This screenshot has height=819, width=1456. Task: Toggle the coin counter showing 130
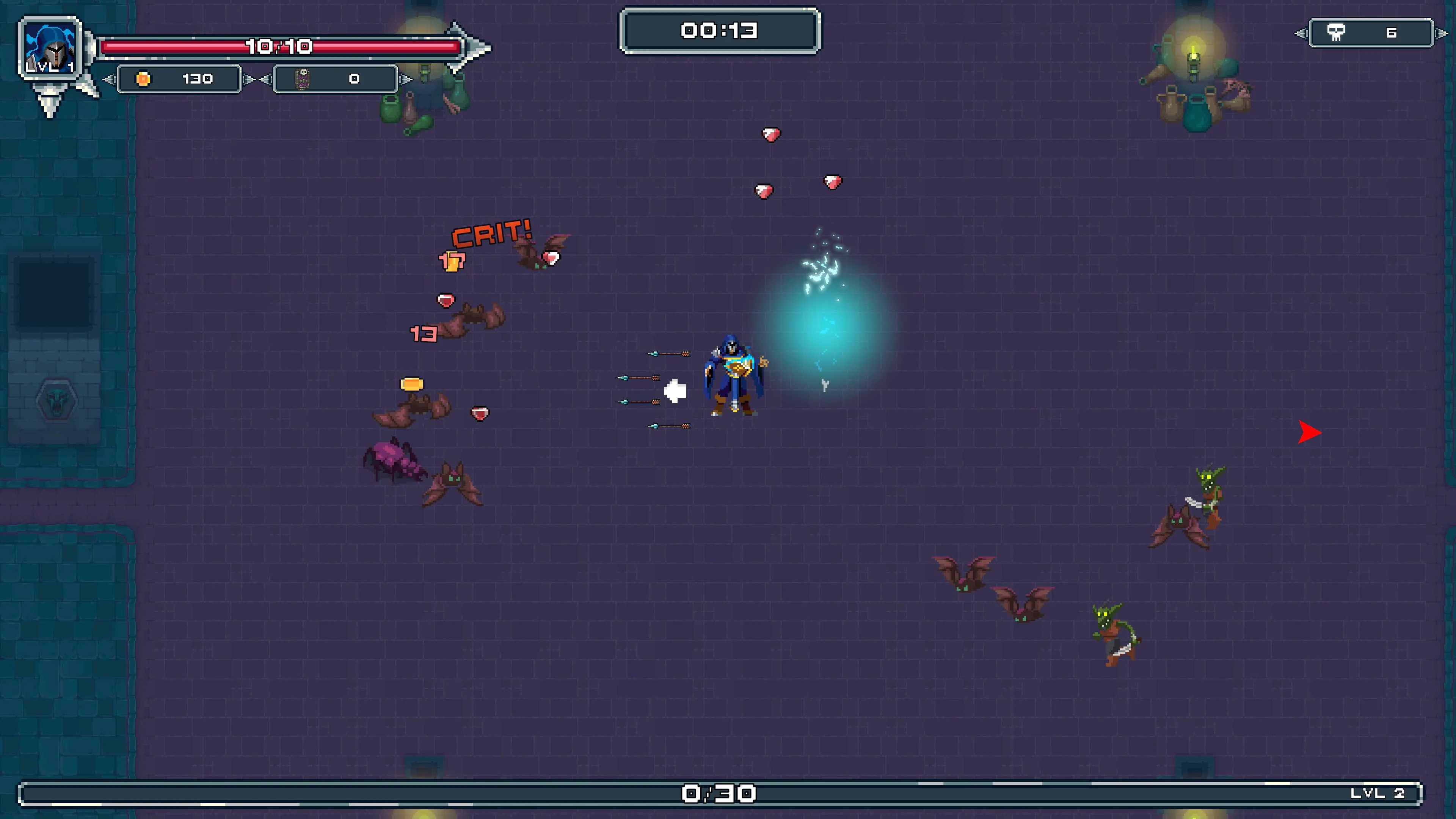[179, 79]
